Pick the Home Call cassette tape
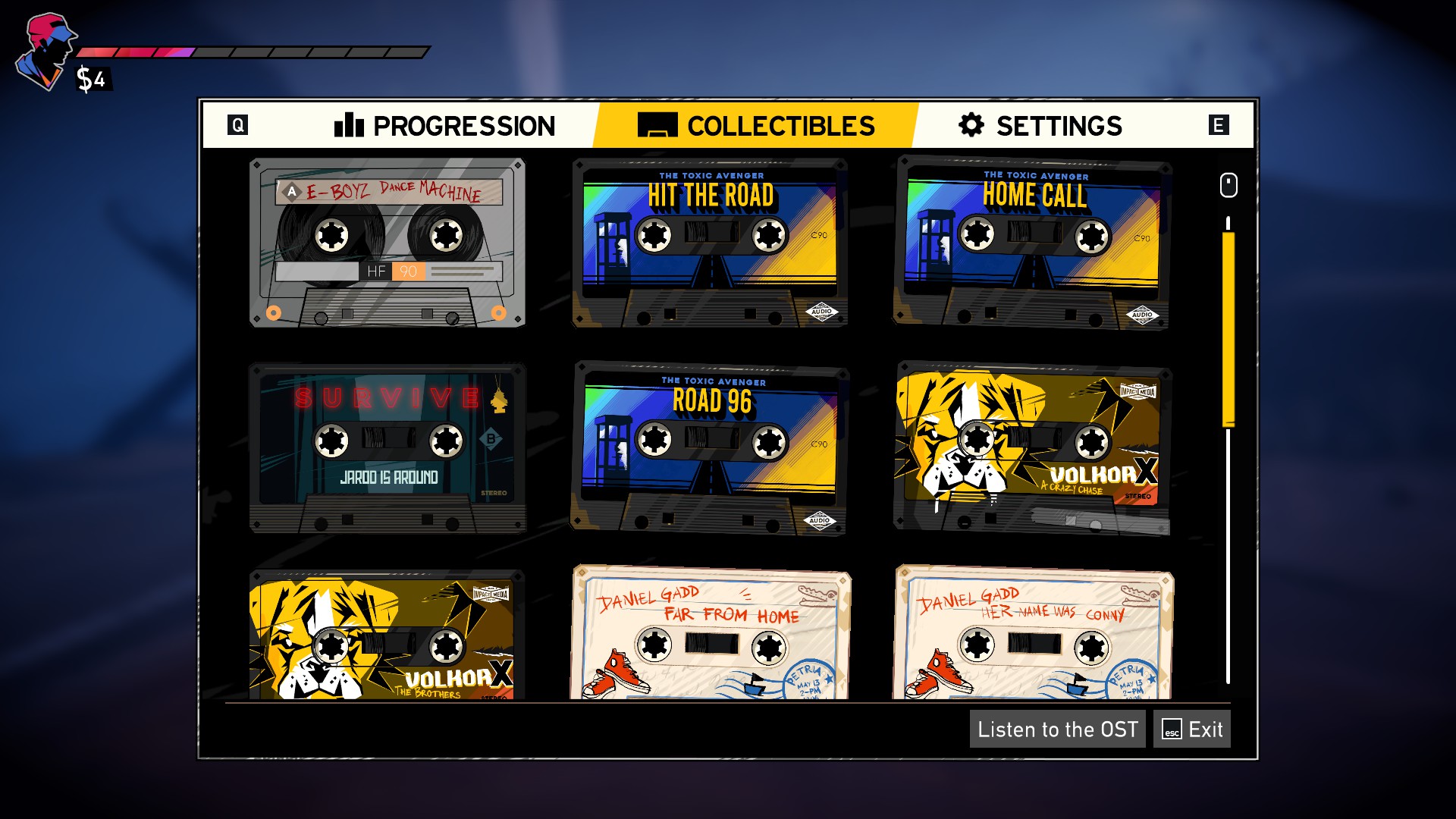The width and height of the screenshot is (1456, 819). 1033,243
